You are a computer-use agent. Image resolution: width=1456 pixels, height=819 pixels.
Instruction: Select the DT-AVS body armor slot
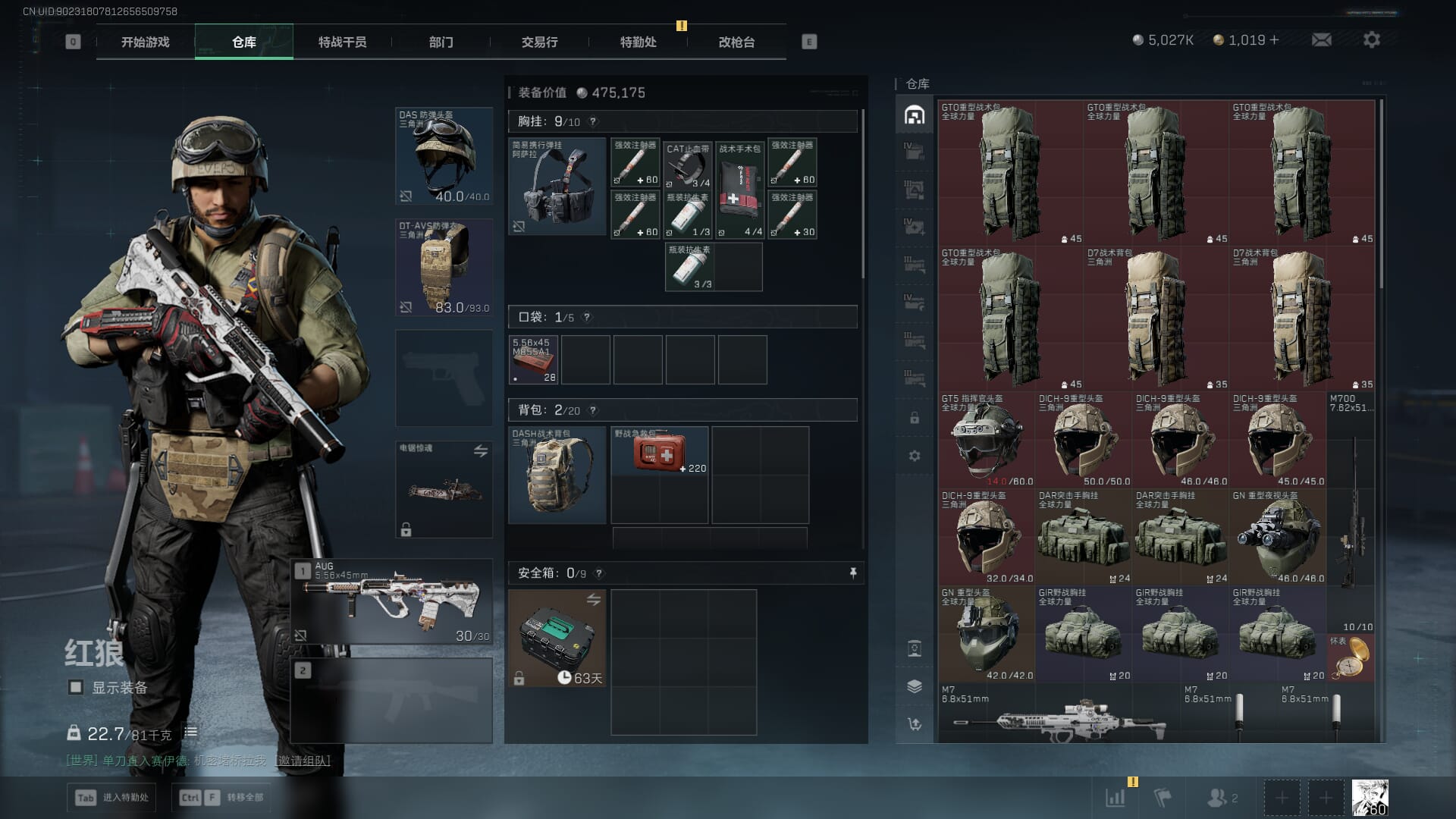pos(444,267)
